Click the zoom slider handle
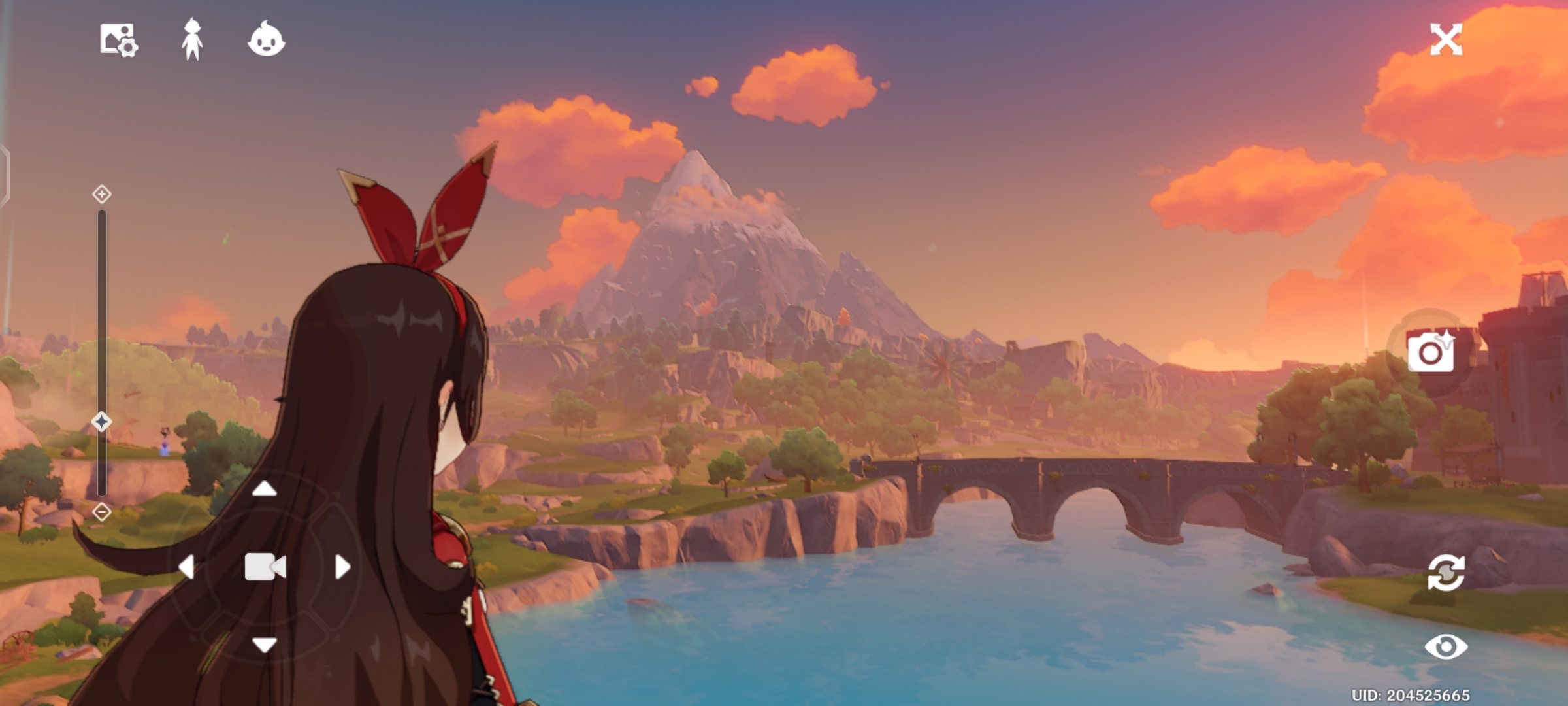The width and height of the screenshot is (1568, 706). click(x=101, y=422)
